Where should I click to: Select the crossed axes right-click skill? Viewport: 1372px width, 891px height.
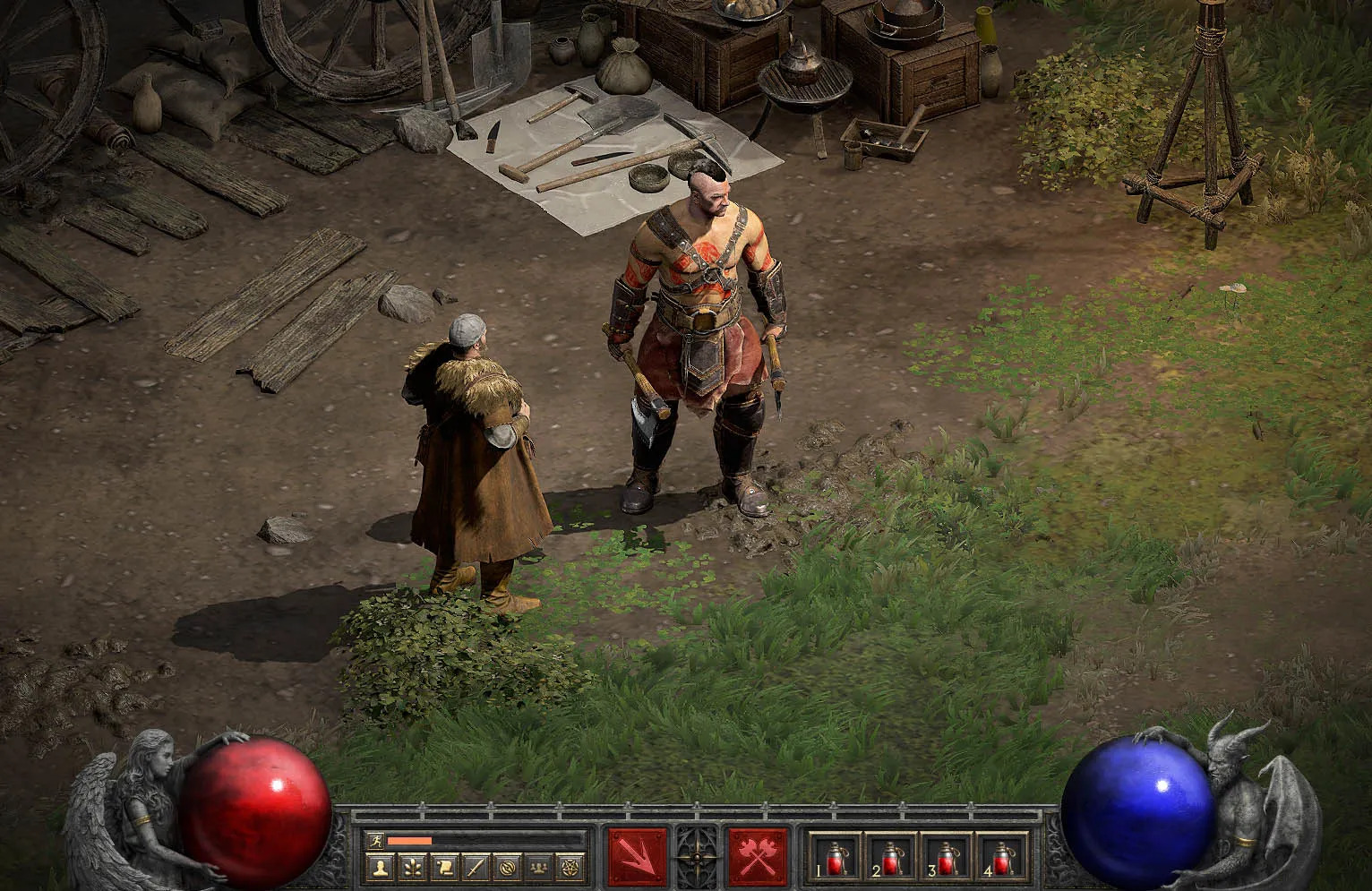coord(758,856)
